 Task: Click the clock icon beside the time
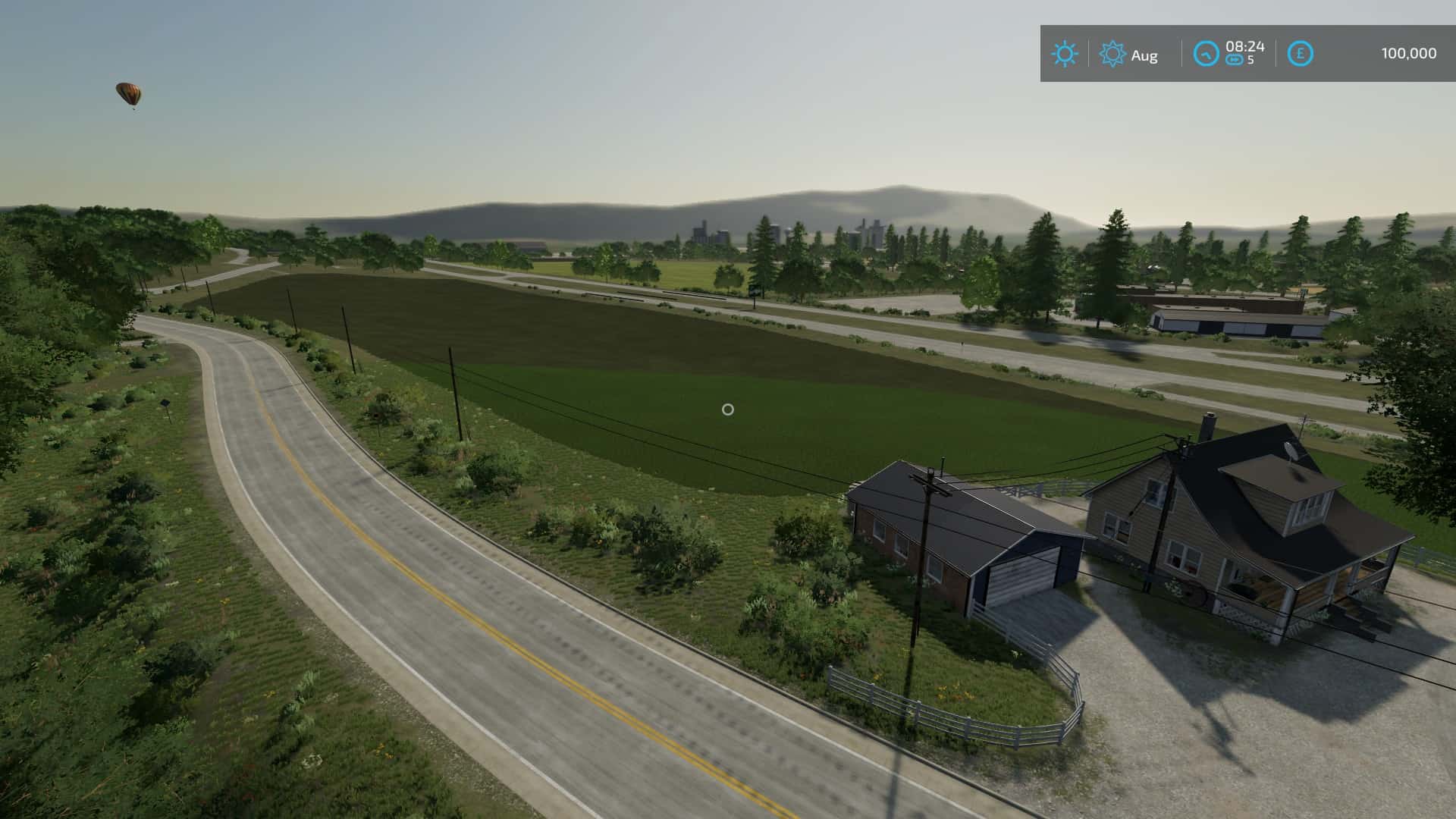1206,54
